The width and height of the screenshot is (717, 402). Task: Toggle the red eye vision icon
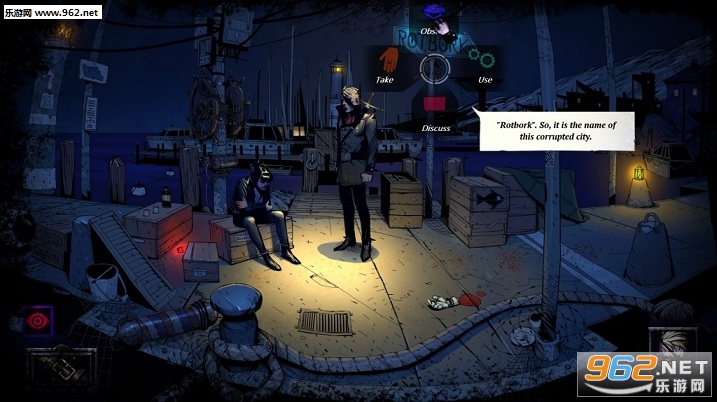38,321
